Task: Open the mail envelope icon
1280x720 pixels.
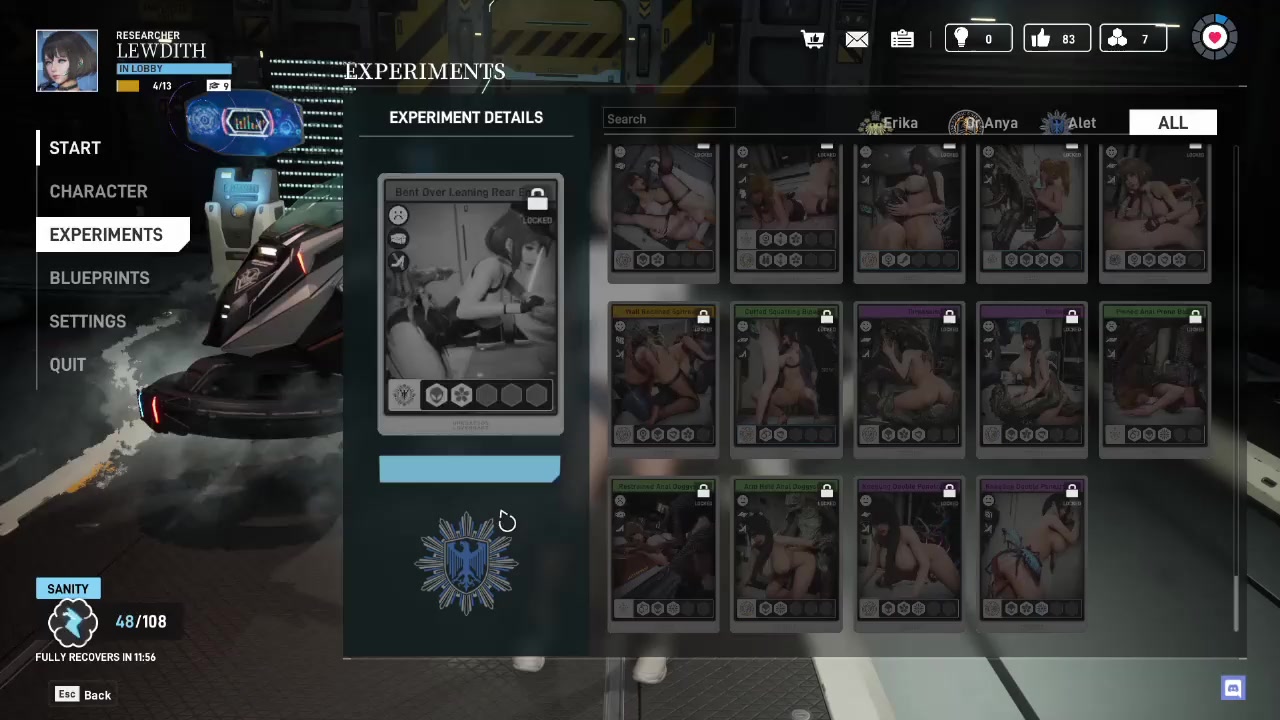Action: click(x=857, y=39)
